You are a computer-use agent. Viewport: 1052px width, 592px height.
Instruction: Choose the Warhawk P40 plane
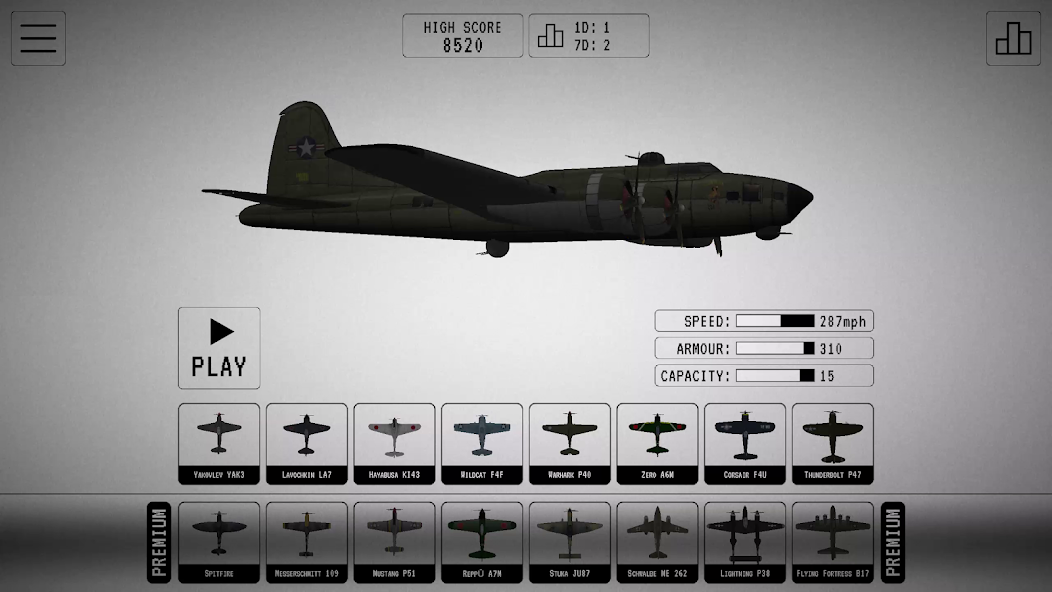[x=569, y=443]
